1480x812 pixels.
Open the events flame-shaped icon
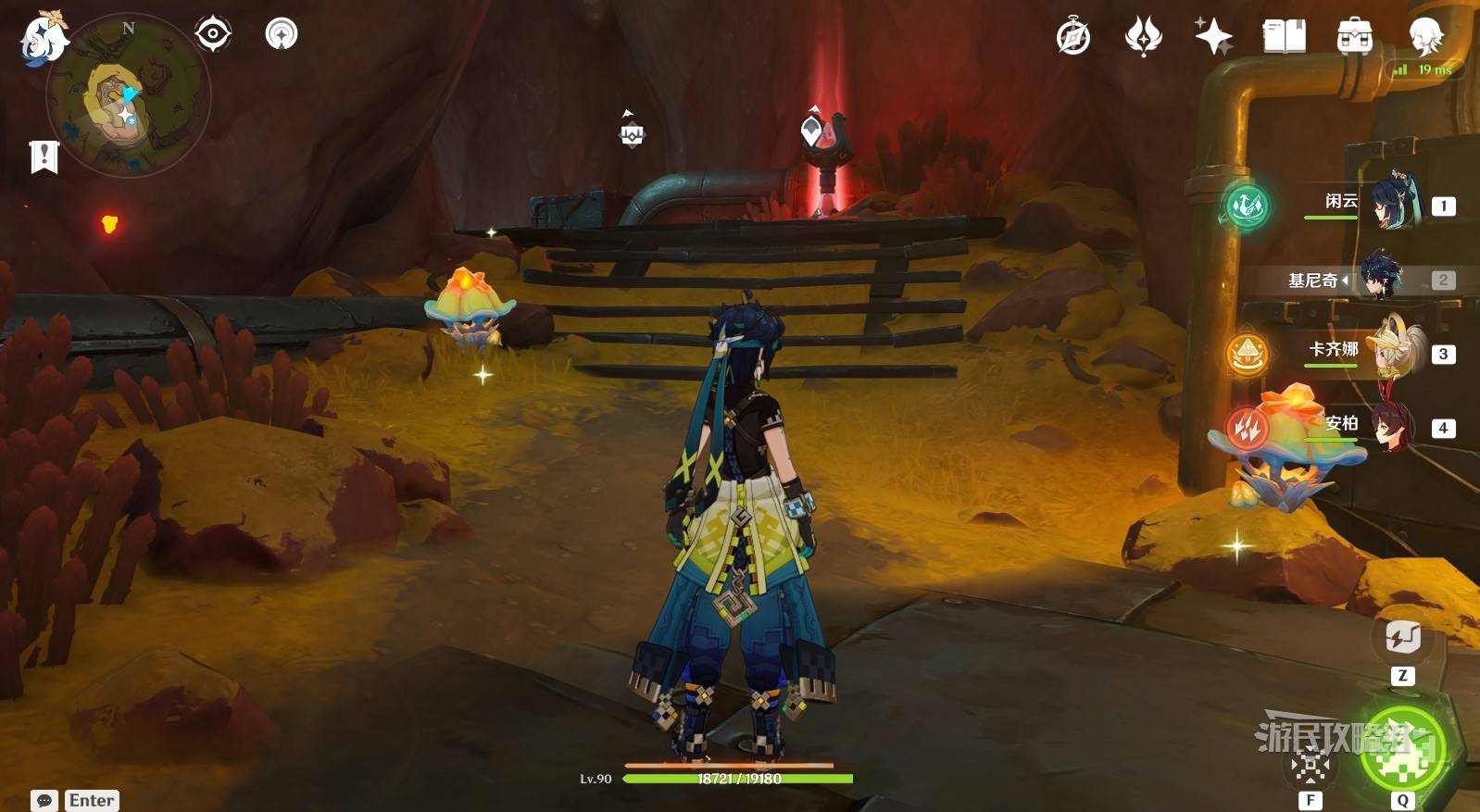pyautogui.click(x=1143, y=37)
